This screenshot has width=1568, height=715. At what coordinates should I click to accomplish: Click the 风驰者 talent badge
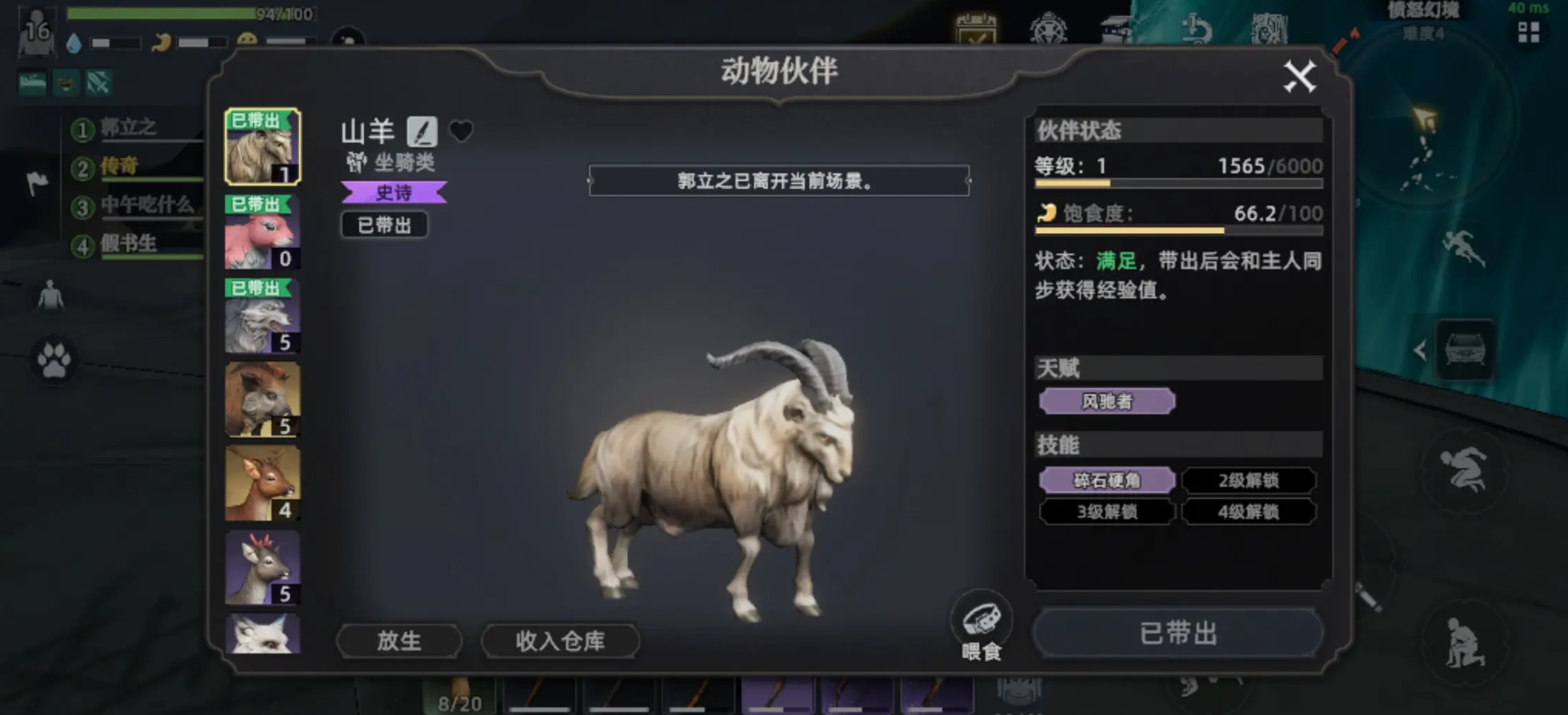1108,400
